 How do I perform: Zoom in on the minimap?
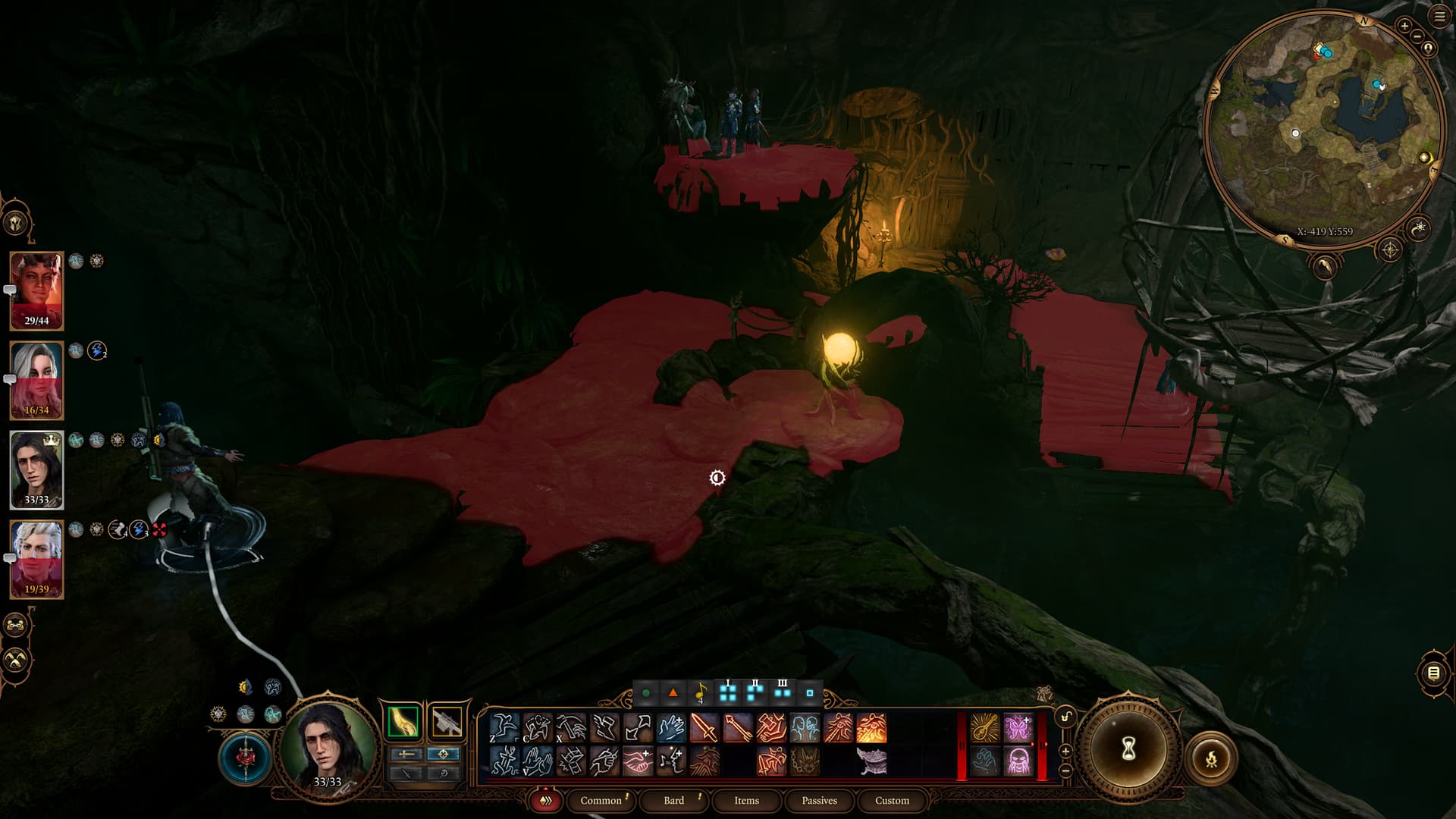(x=1404, y=26)
